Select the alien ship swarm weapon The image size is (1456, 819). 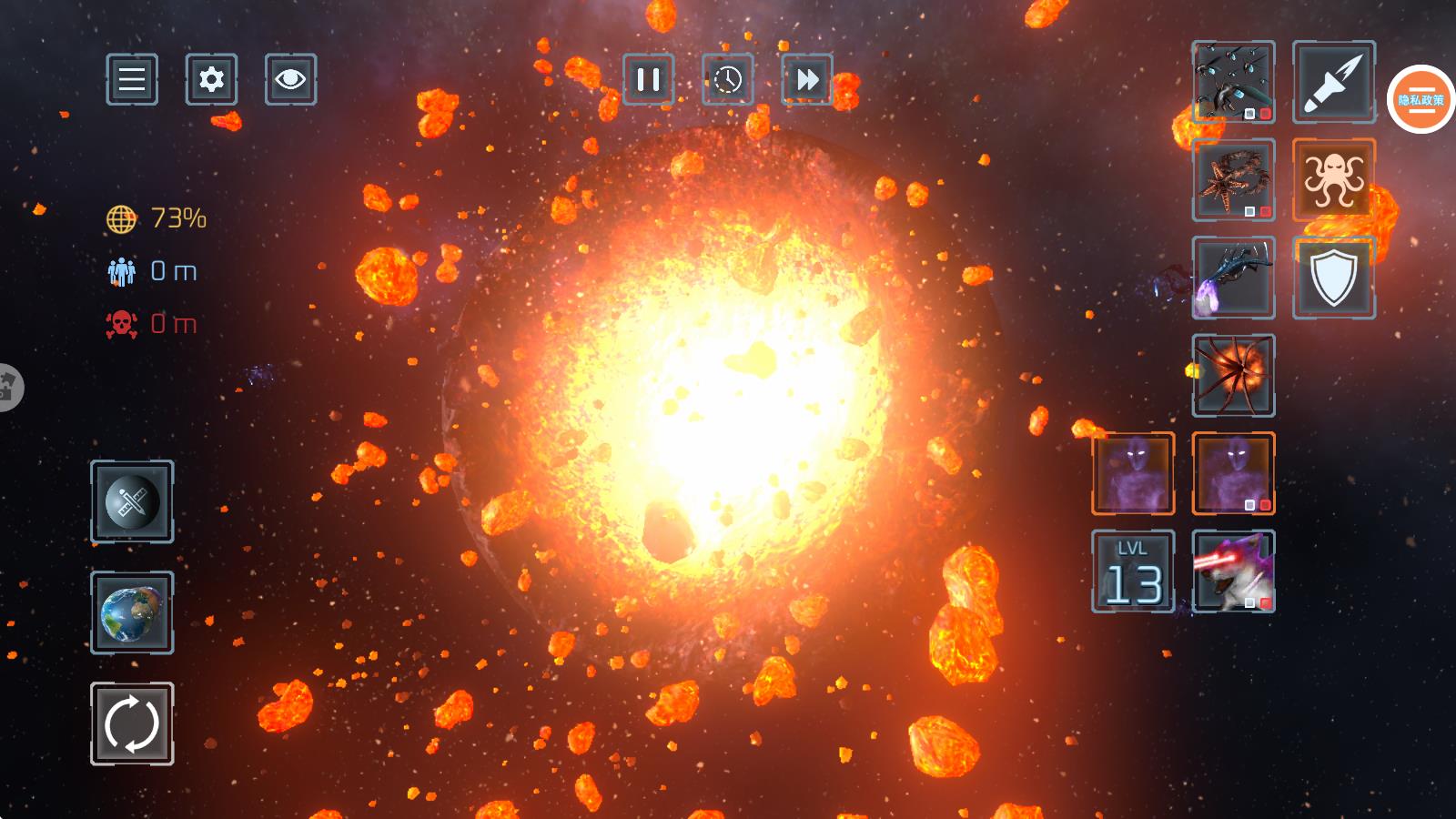pyautogui.click(x=1233, y=82)
